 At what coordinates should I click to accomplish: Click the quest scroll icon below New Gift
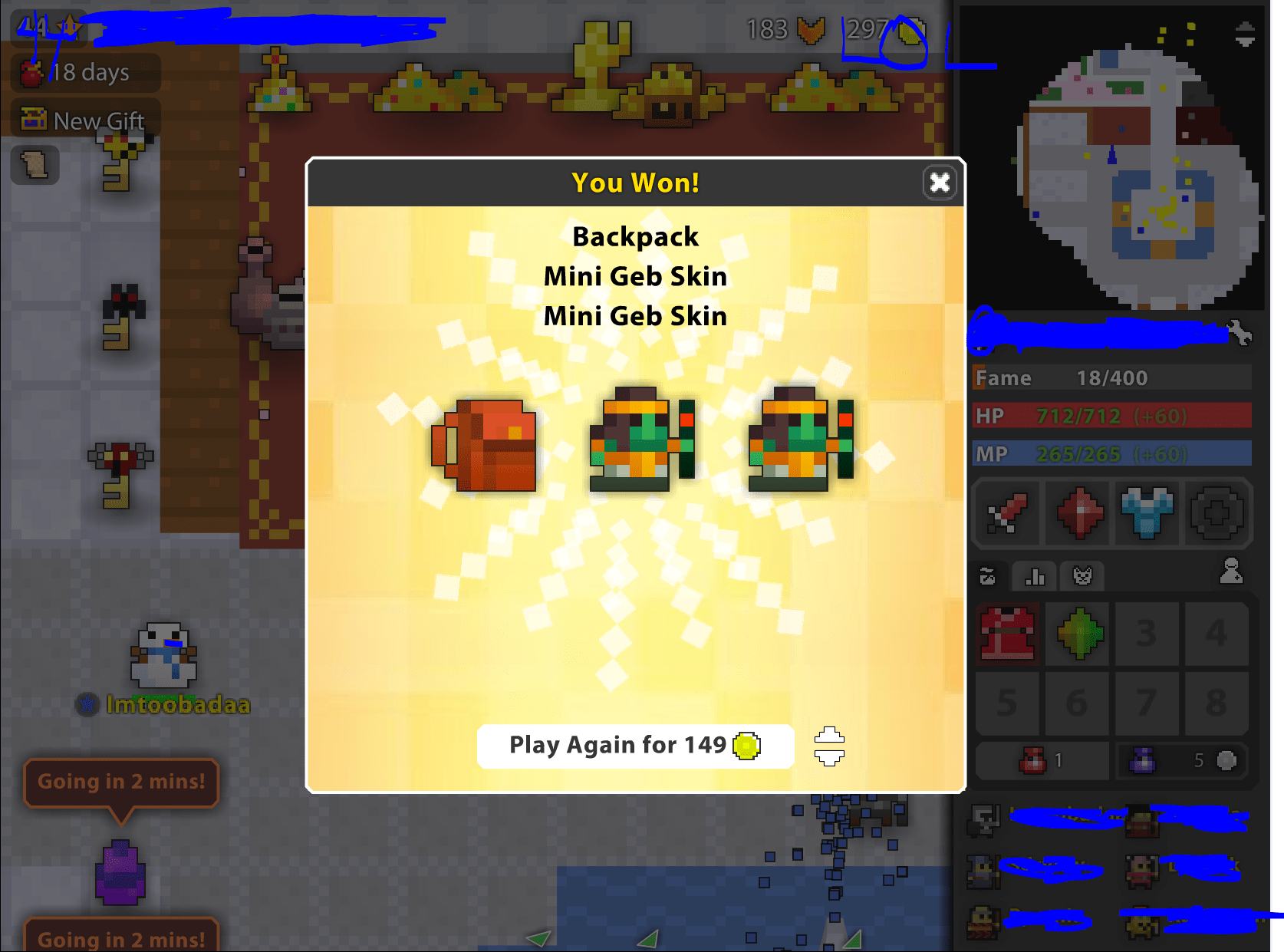[x=35, y=165]
